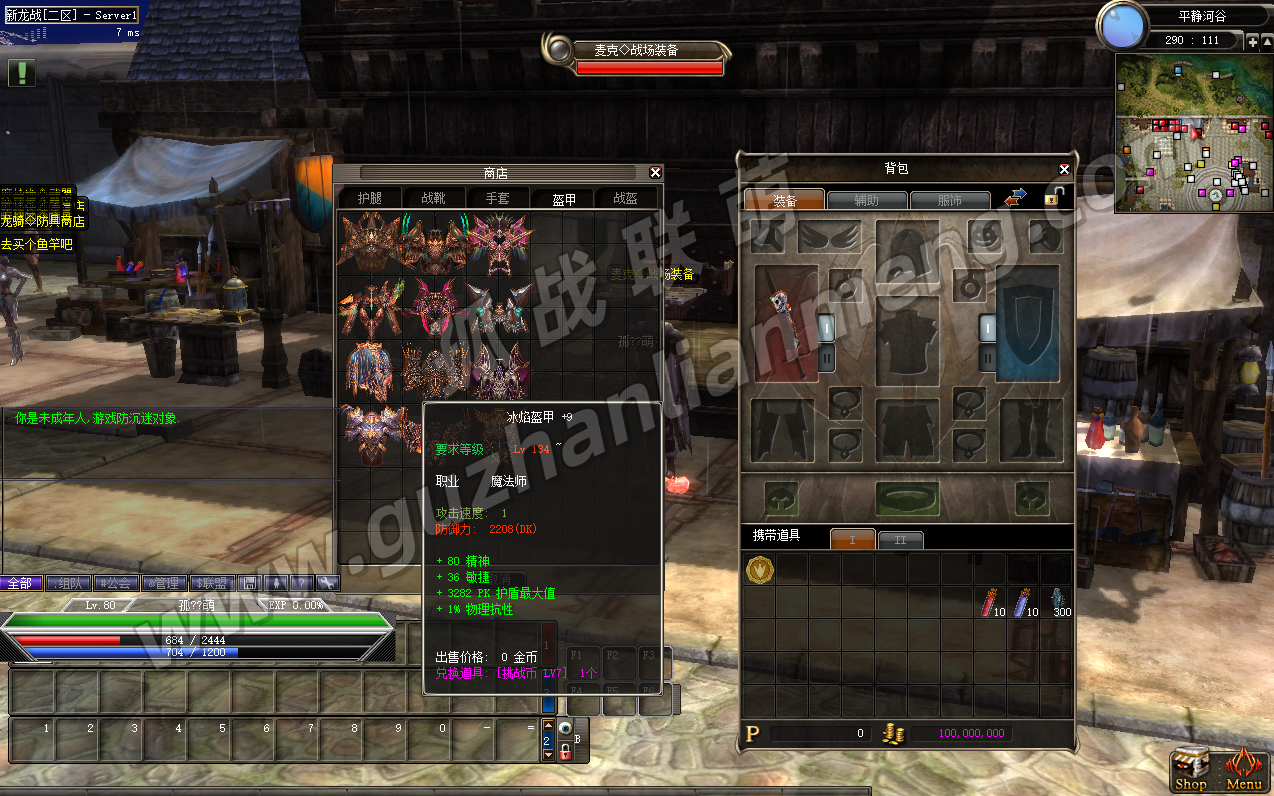Close the 背包 backpack window

click(x=1065, y=169)
